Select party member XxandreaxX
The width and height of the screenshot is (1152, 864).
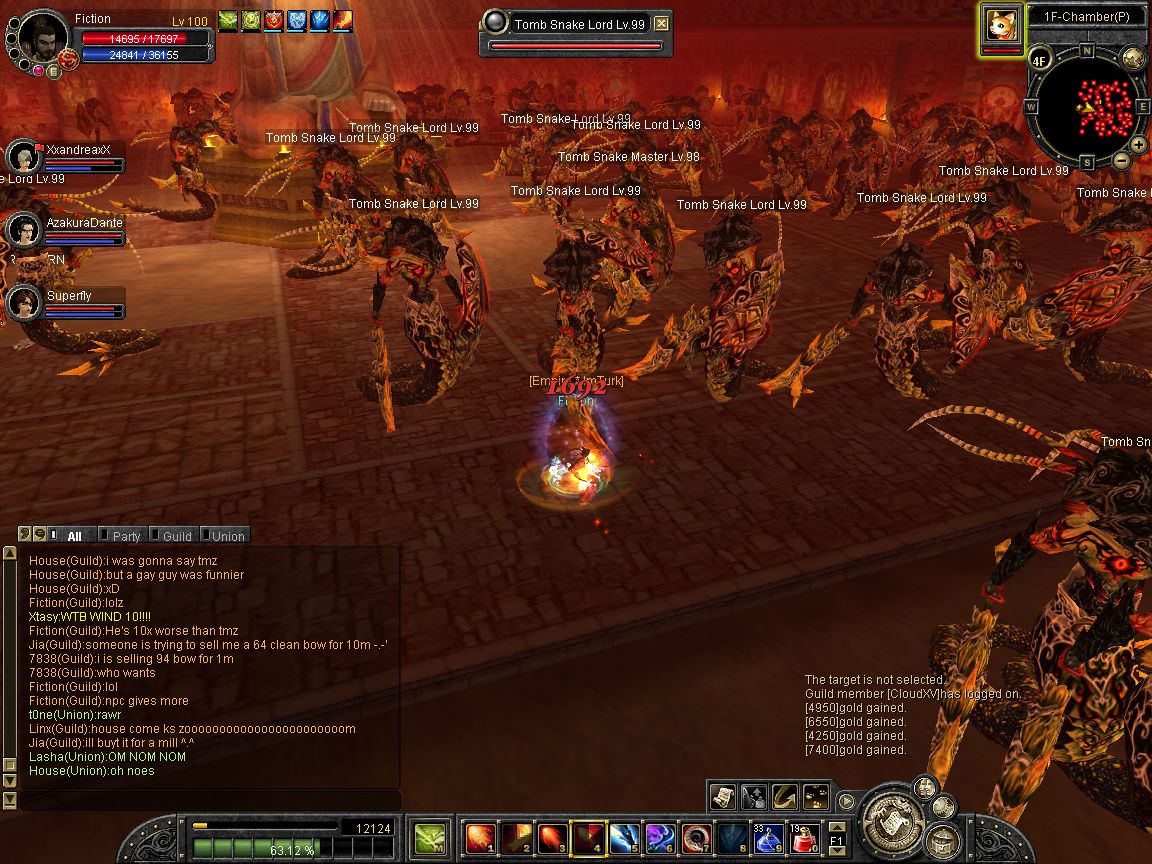(x=23, y=157)
